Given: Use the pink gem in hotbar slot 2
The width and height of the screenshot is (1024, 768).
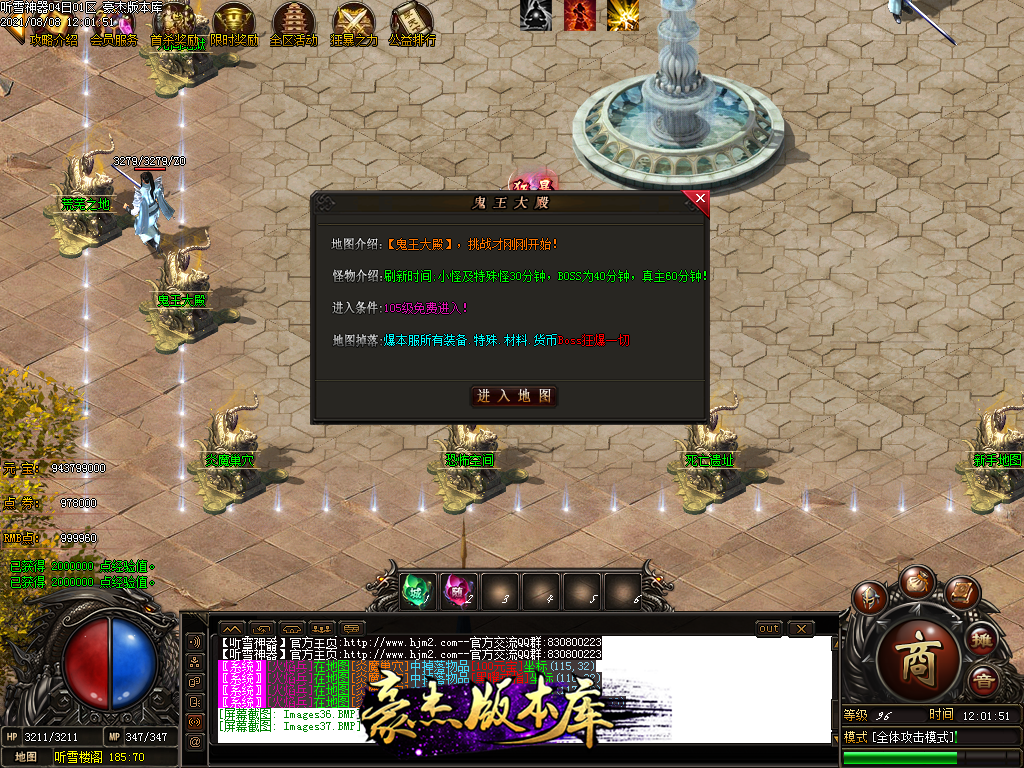Looking at the screenshot, I should point(458,591).
